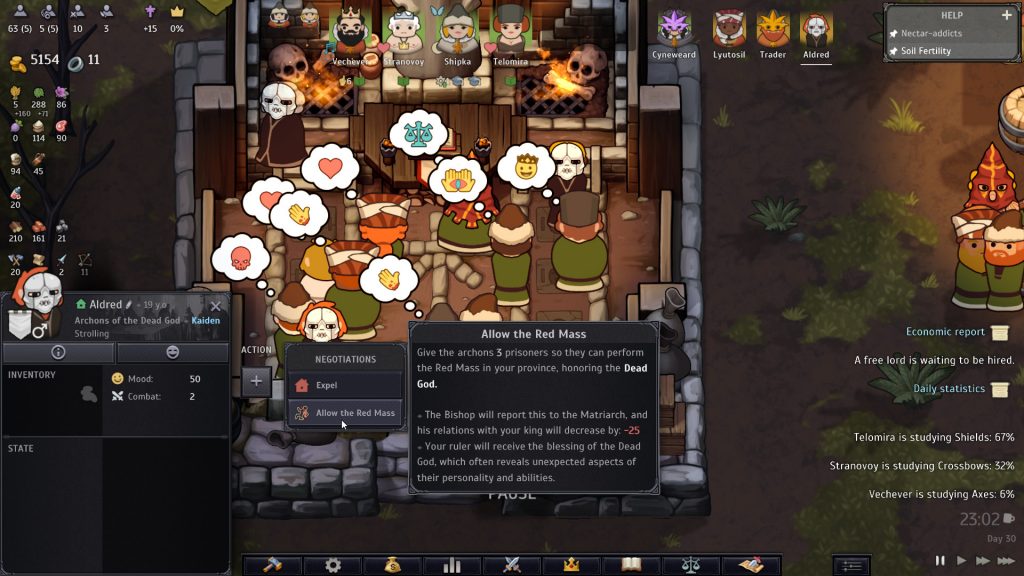Expand the Help panel with the plus button

(1007, 15)
